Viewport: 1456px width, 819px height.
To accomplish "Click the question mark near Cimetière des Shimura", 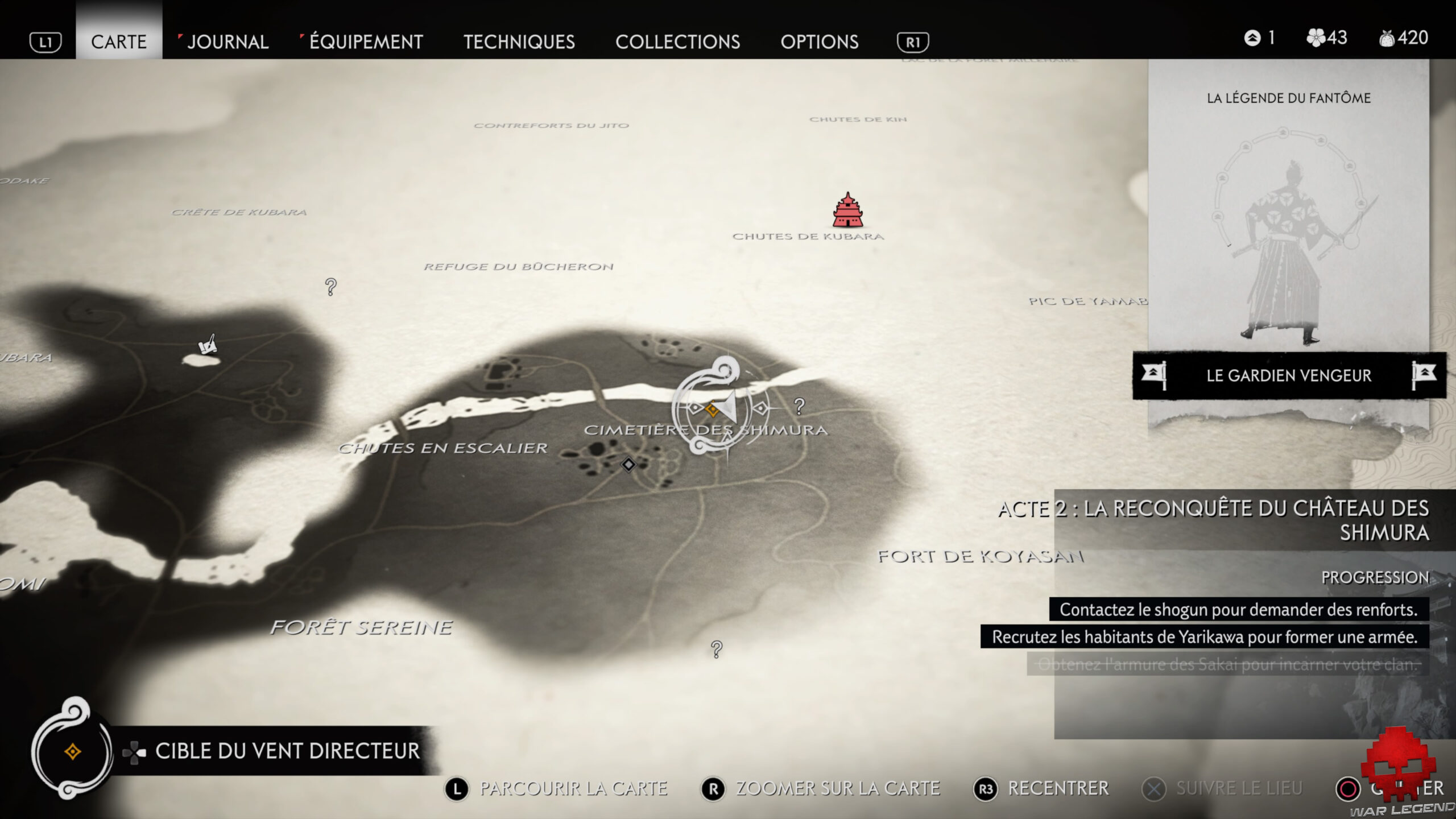I will pos(800,407).
